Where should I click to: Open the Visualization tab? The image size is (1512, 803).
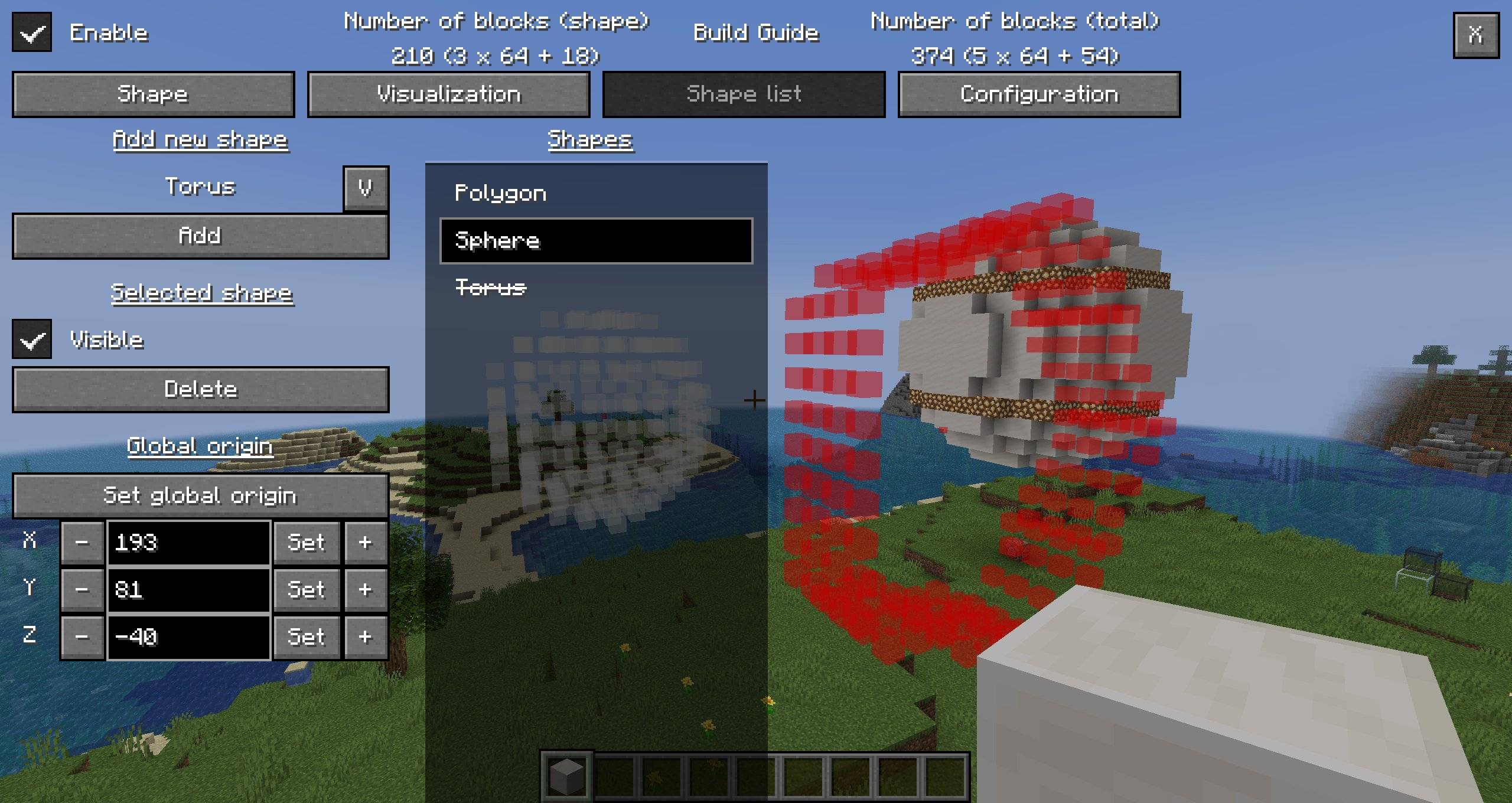coord(448,94)
